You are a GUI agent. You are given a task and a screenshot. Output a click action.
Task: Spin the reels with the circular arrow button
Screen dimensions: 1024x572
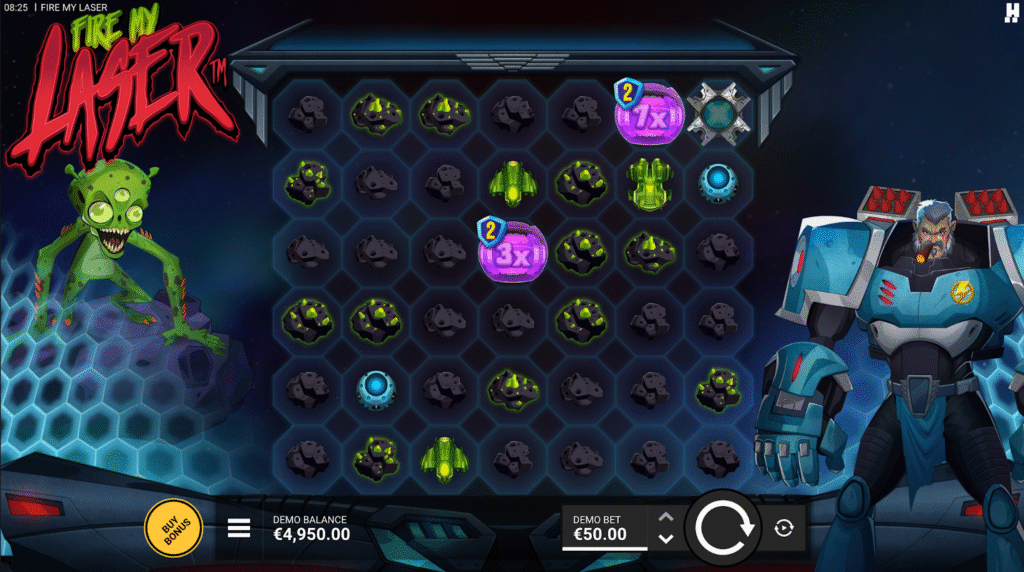725,527
